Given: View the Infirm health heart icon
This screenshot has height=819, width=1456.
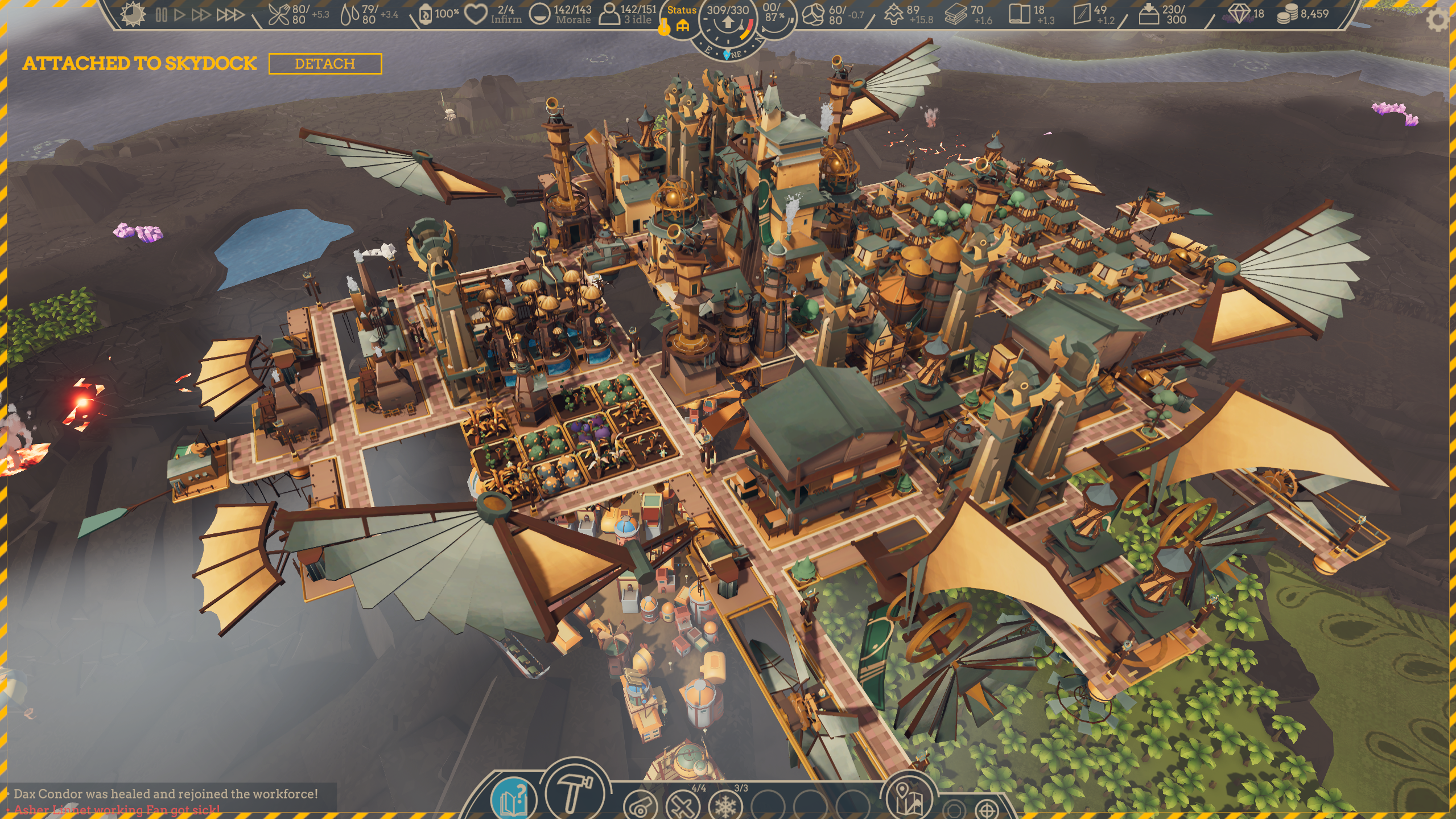Looking at the screenshot, I should tap(476, 15).
